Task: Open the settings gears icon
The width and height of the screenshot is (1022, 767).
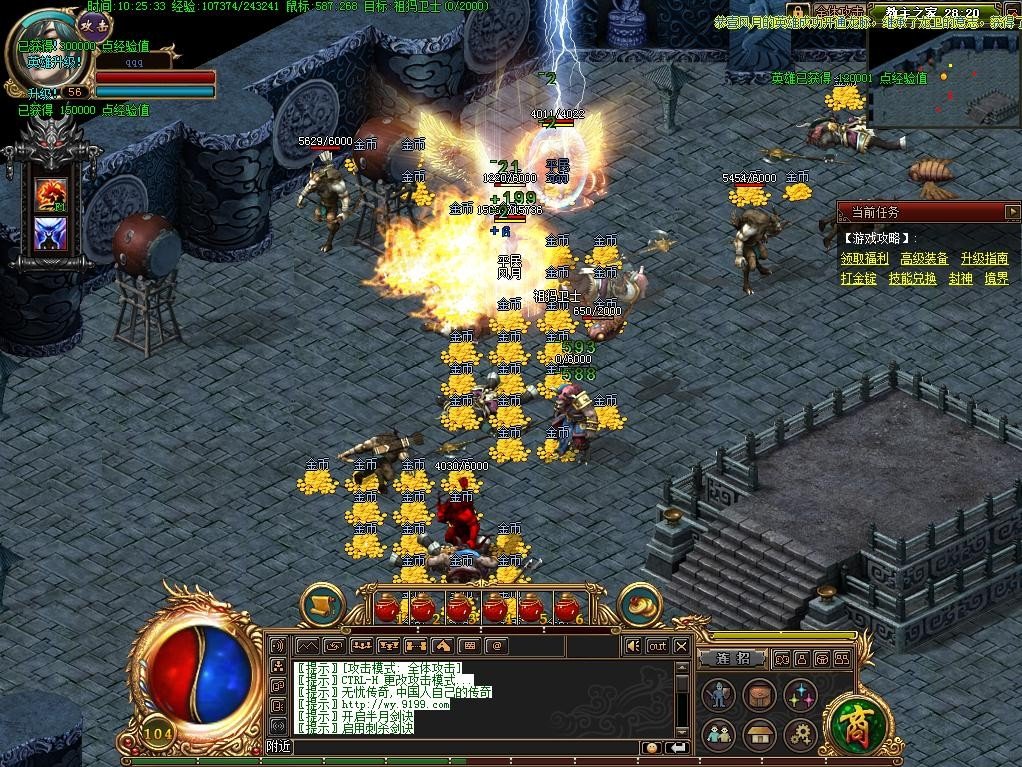Action: click(x=800, y=736)
